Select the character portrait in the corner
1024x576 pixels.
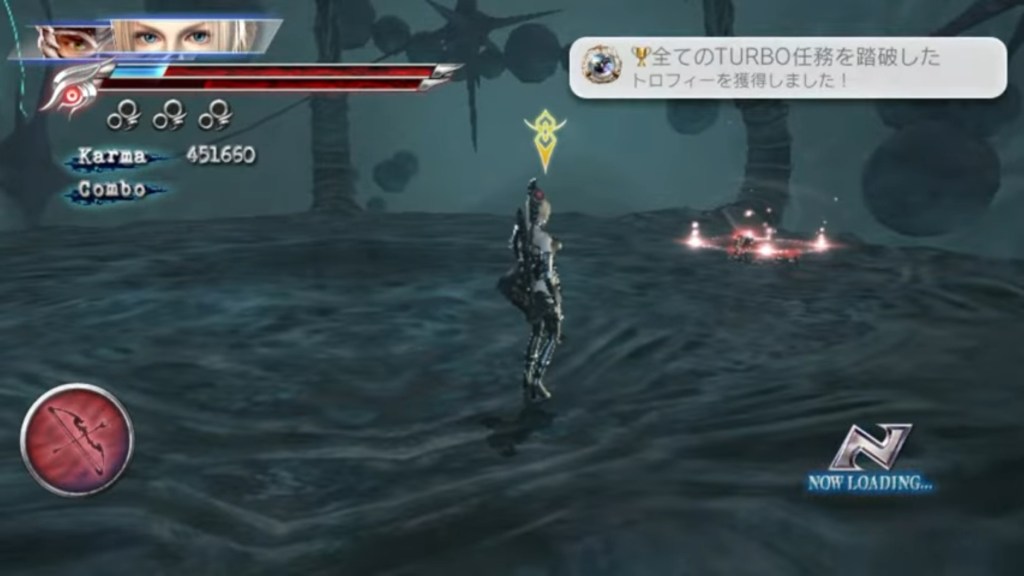[x=150, y=38]
